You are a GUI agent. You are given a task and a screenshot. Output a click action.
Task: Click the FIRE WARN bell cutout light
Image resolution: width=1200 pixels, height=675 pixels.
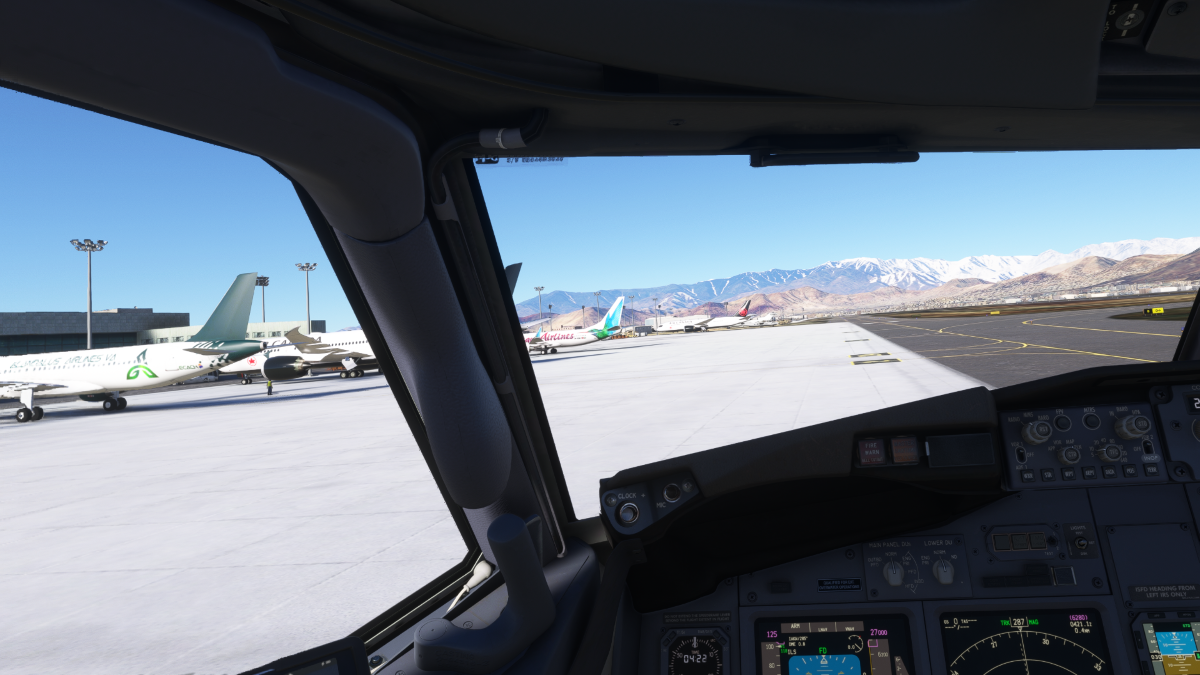point(872,451)
